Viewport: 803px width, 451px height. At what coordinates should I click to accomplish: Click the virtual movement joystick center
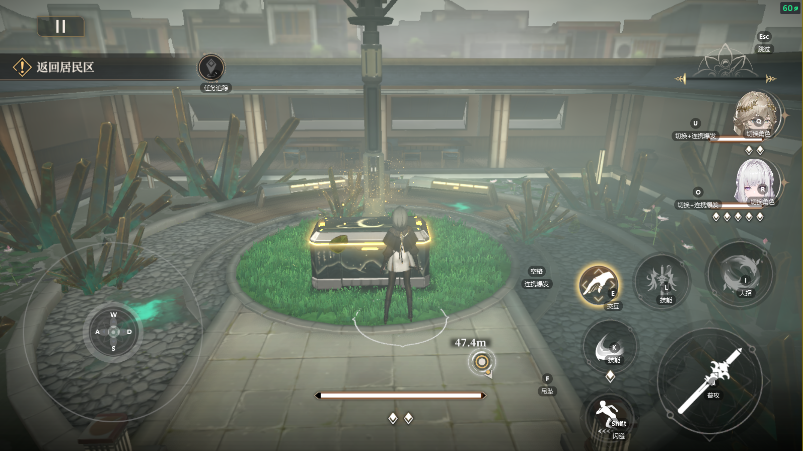tap(113, 331)
